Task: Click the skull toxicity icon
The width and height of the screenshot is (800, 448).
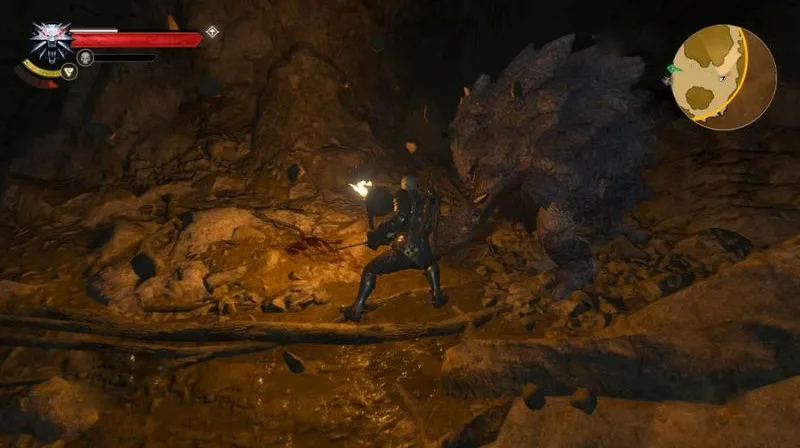Action: tap(87, 58)
